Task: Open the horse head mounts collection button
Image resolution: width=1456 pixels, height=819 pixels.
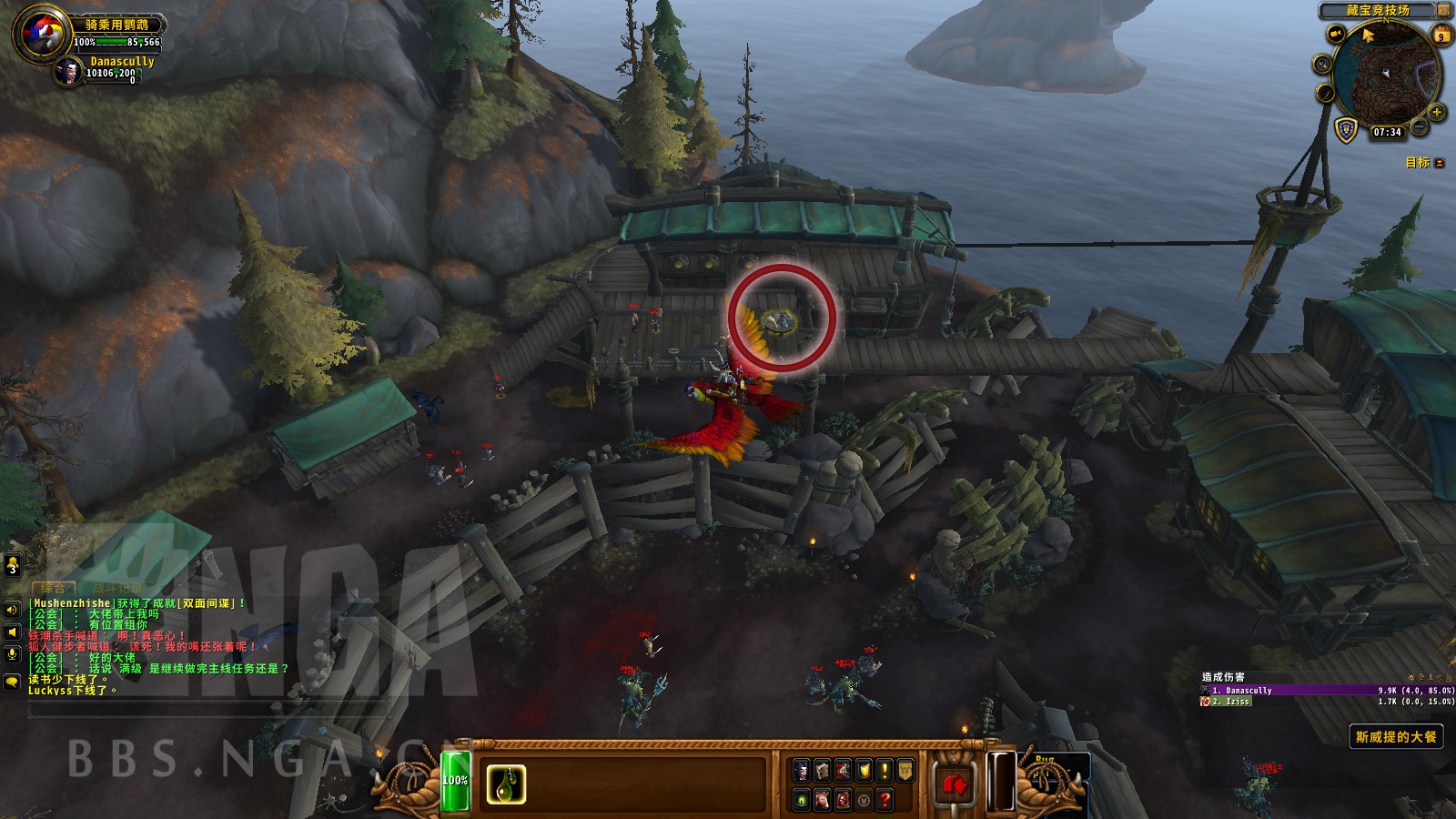Action: click(x=822, y=800)
